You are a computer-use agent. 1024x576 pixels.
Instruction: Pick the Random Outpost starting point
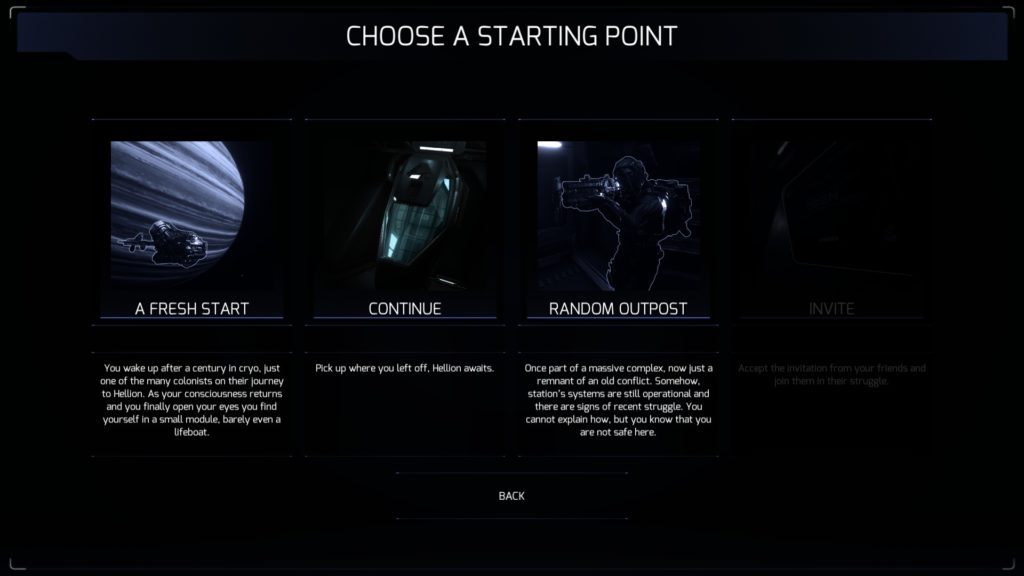[618, 308]
